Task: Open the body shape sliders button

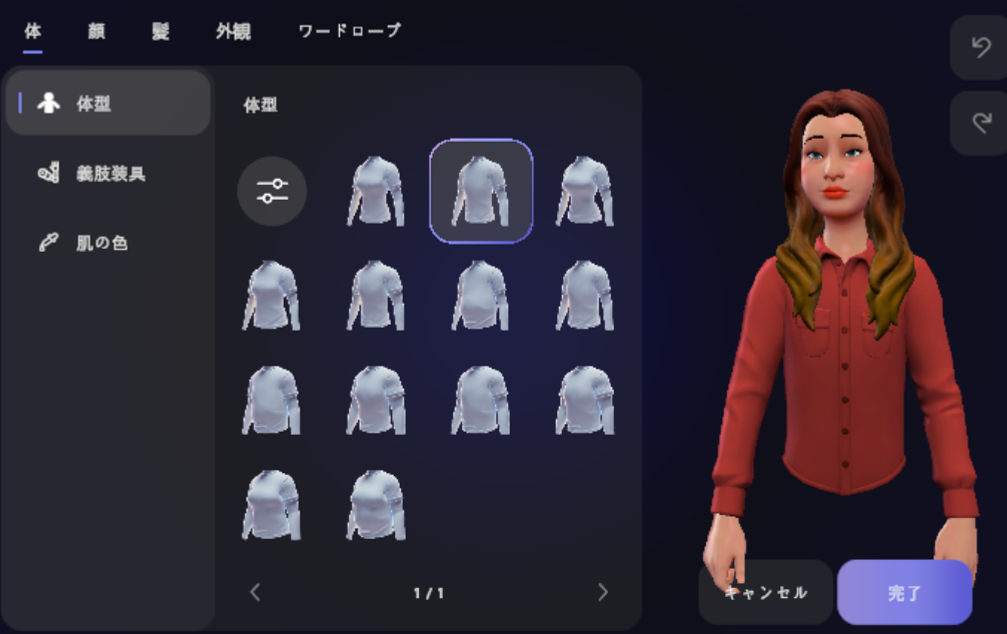Action: (x=272, y=191)
